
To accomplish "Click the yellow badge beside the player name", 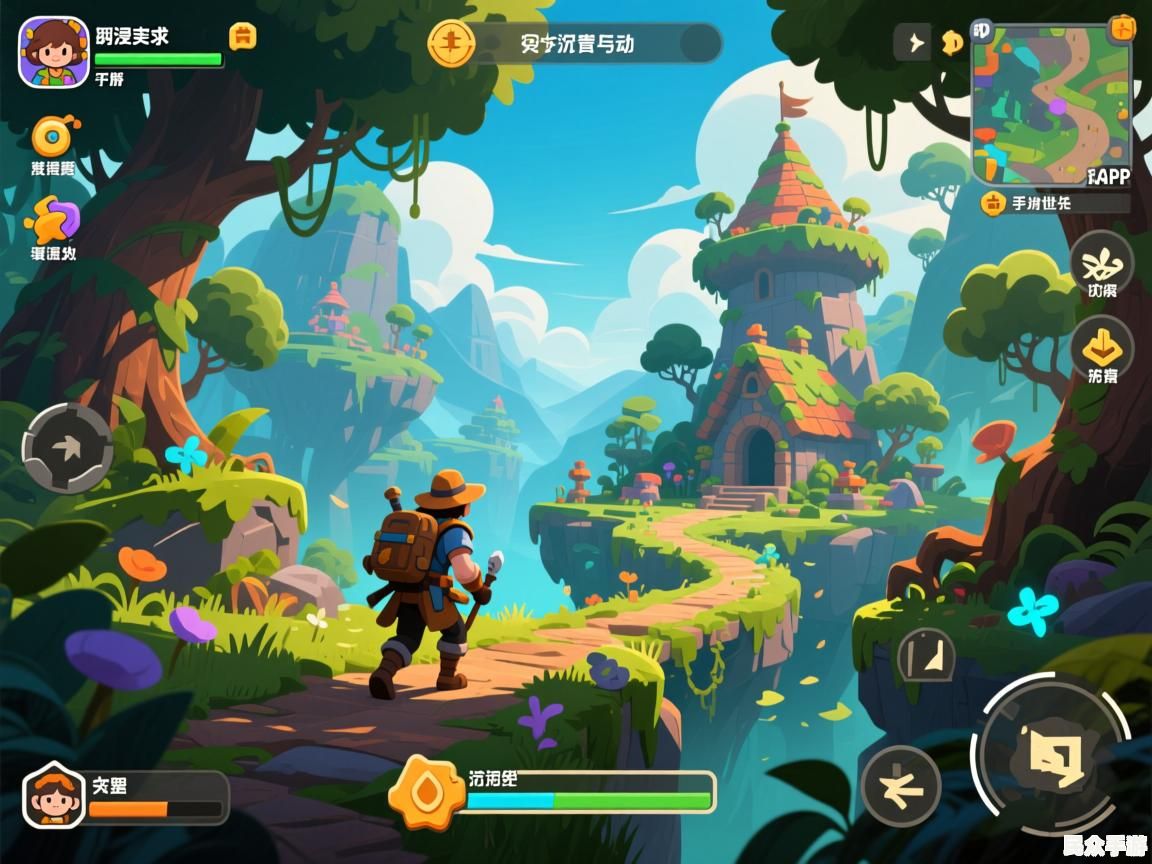I will tap(243, 37).
